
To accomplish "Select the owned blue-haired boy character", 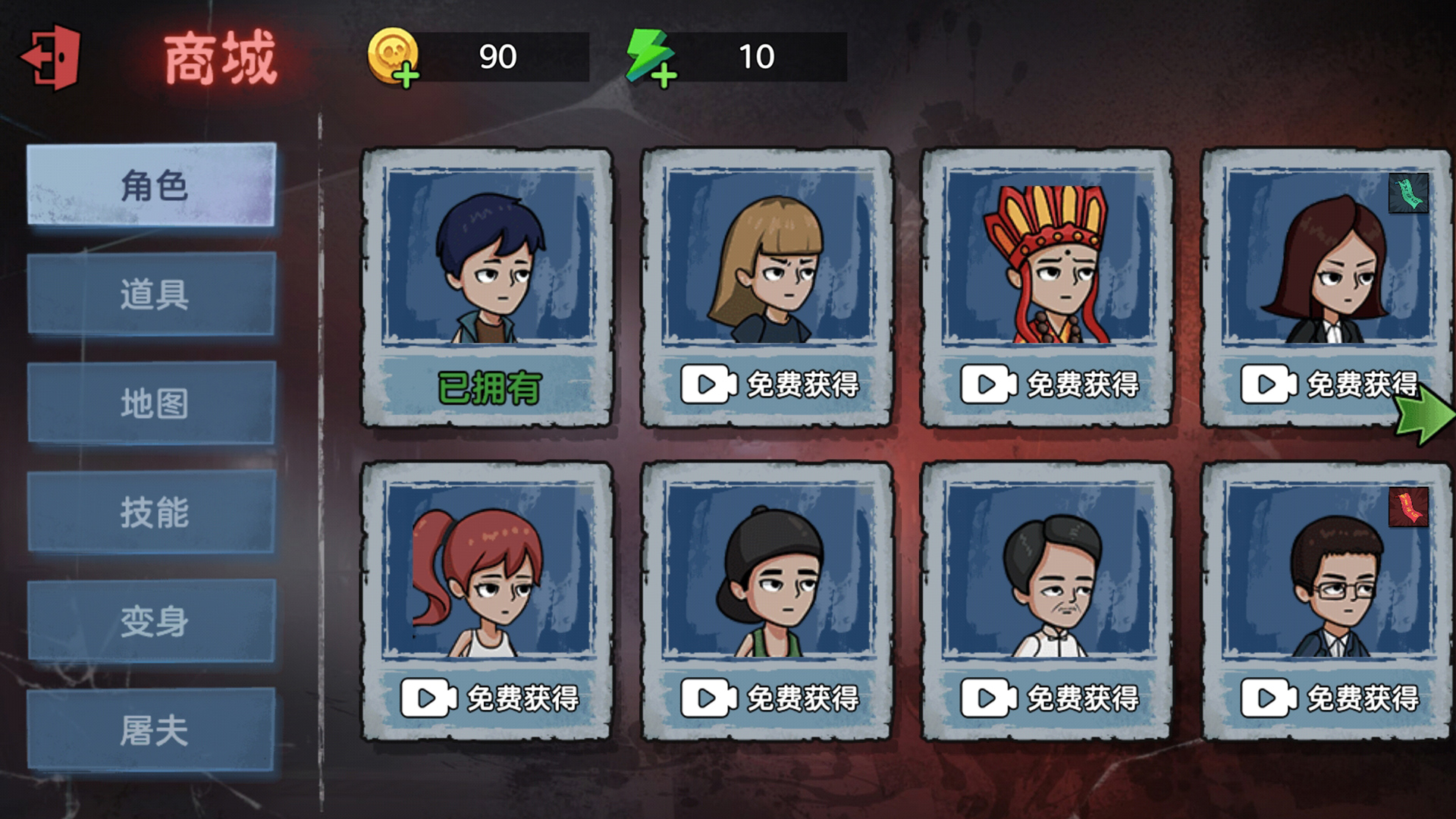I will pyautogui.click(x=487, y=287).
